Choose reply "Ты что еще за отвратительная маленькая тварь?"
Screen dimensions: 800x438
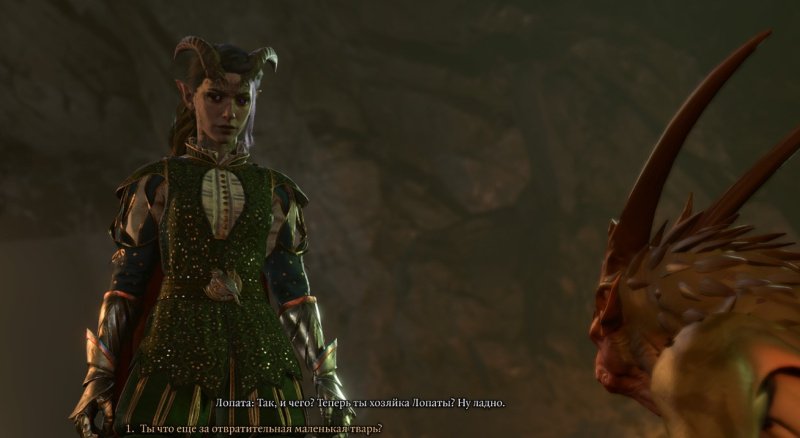[x=262, y=428]
